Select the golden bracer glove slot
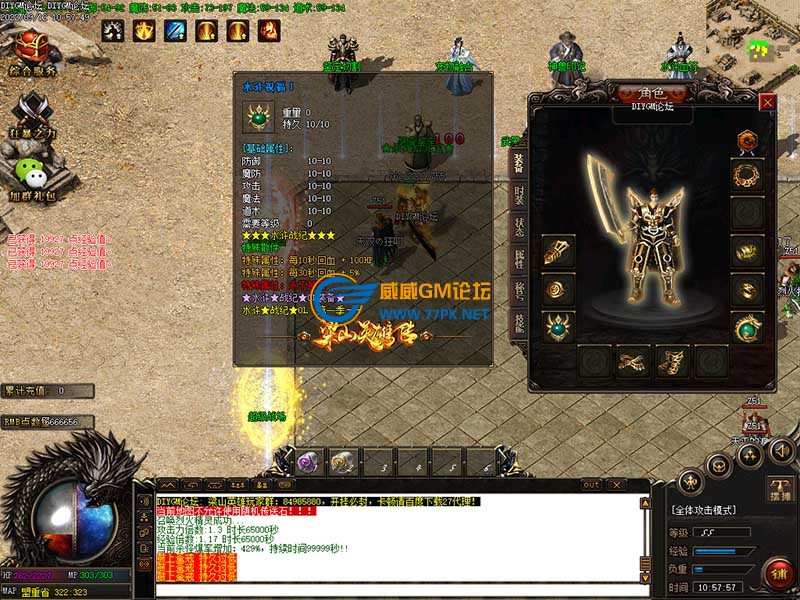This screenshot has width=800, height=600. (x=557, y=251)
